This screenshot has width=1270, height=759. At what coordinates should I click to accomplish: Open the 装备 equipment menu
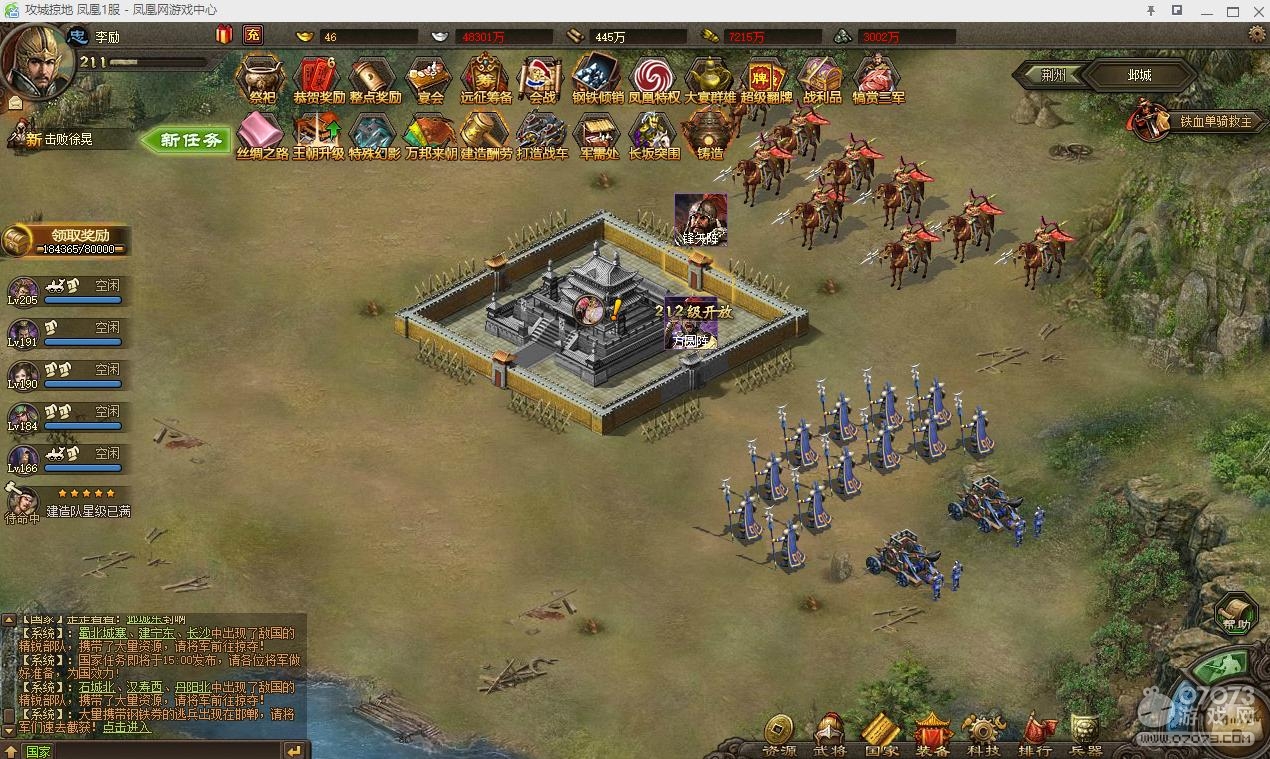point(932,734)
